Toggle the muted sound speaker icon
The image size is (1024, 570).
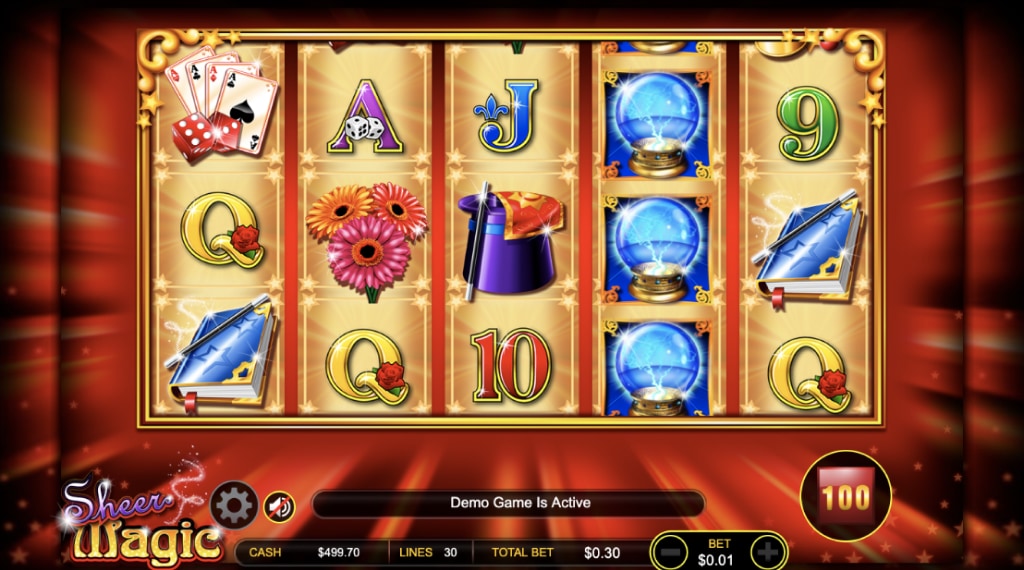pyautogui.click(x=279, y=507)
